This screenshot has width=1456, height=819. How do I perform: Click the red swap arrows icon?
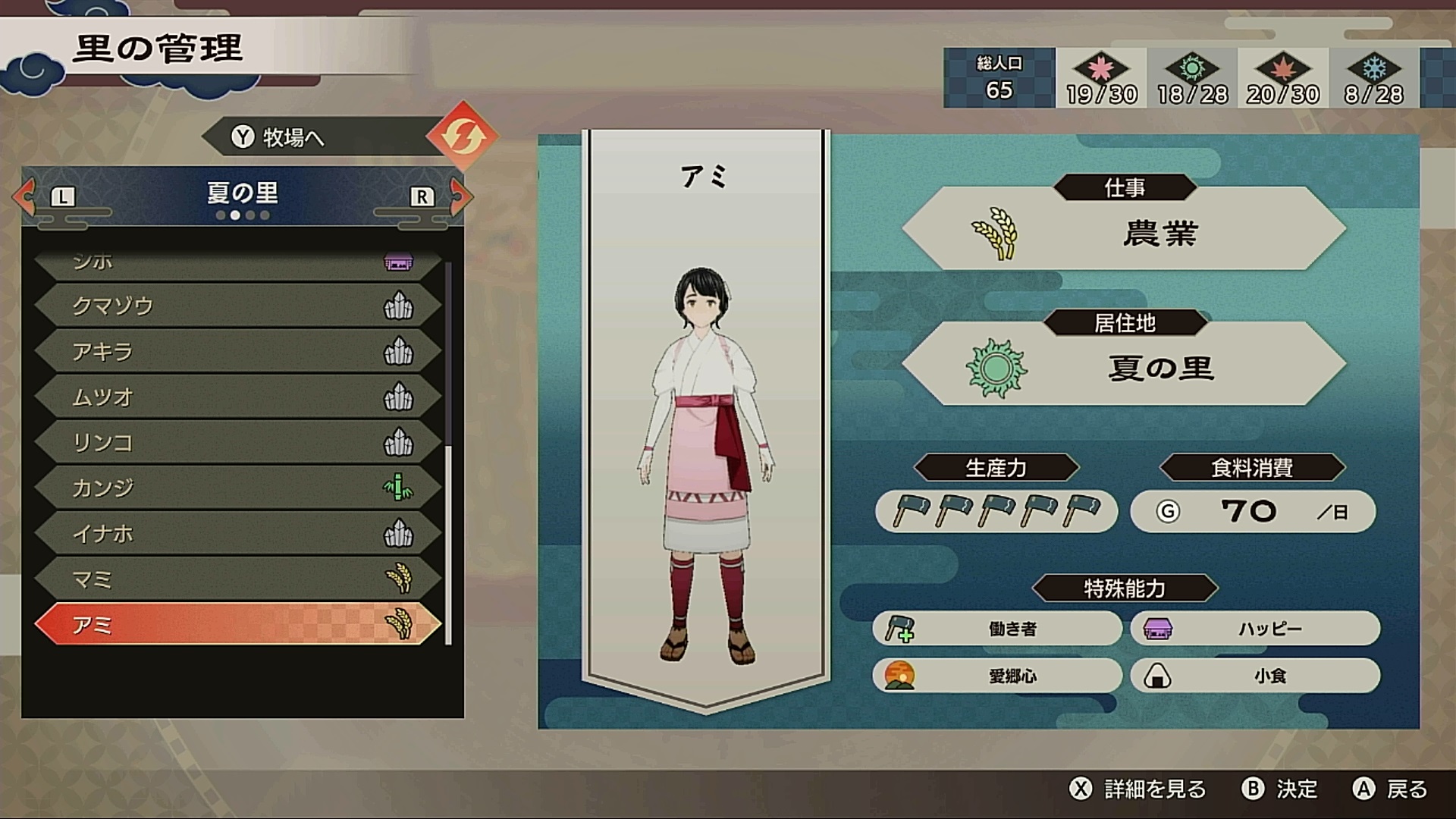click(x=461, y=136)
